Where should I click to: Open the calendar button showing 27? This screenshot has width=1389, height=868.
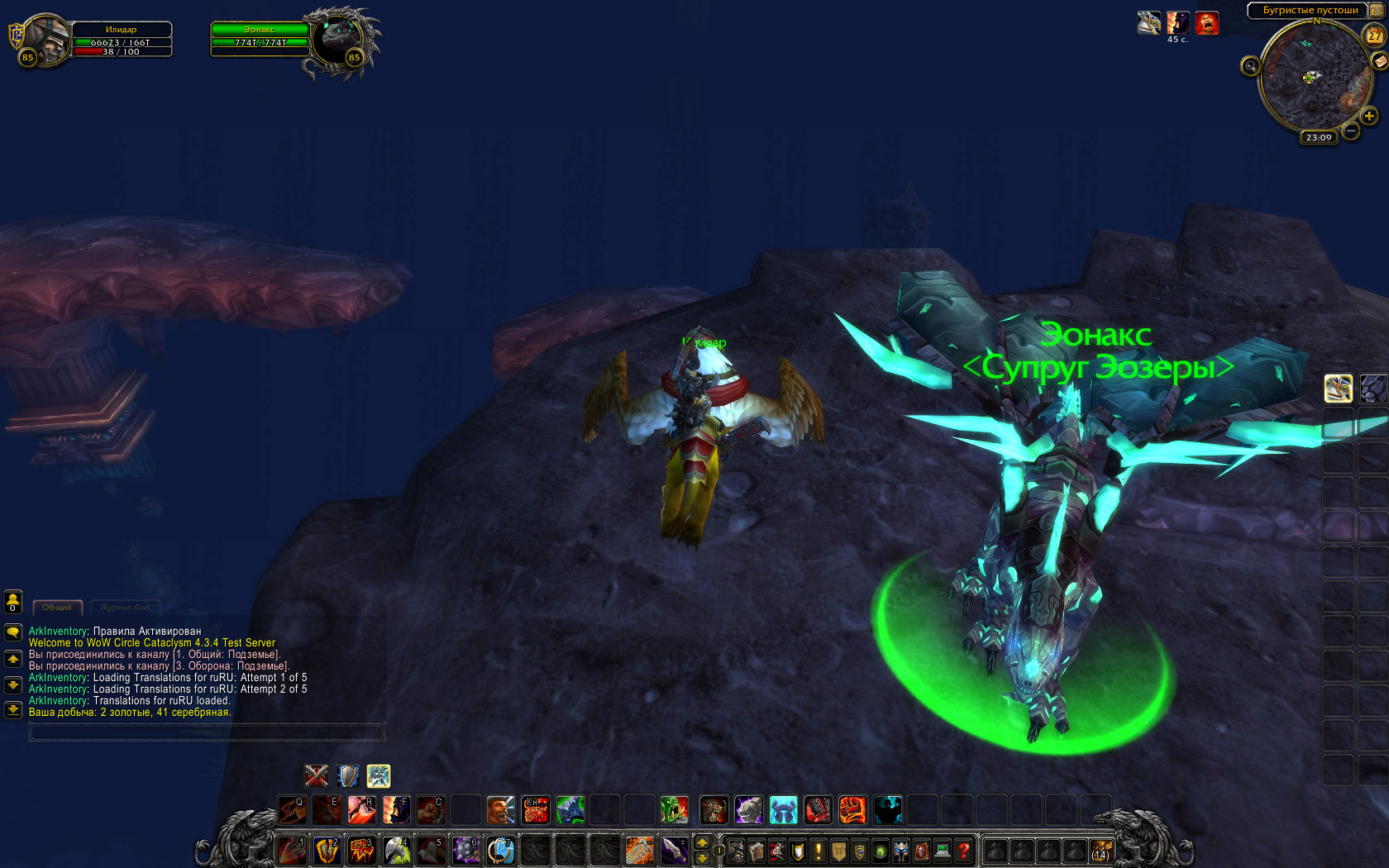pos(1374,36)
